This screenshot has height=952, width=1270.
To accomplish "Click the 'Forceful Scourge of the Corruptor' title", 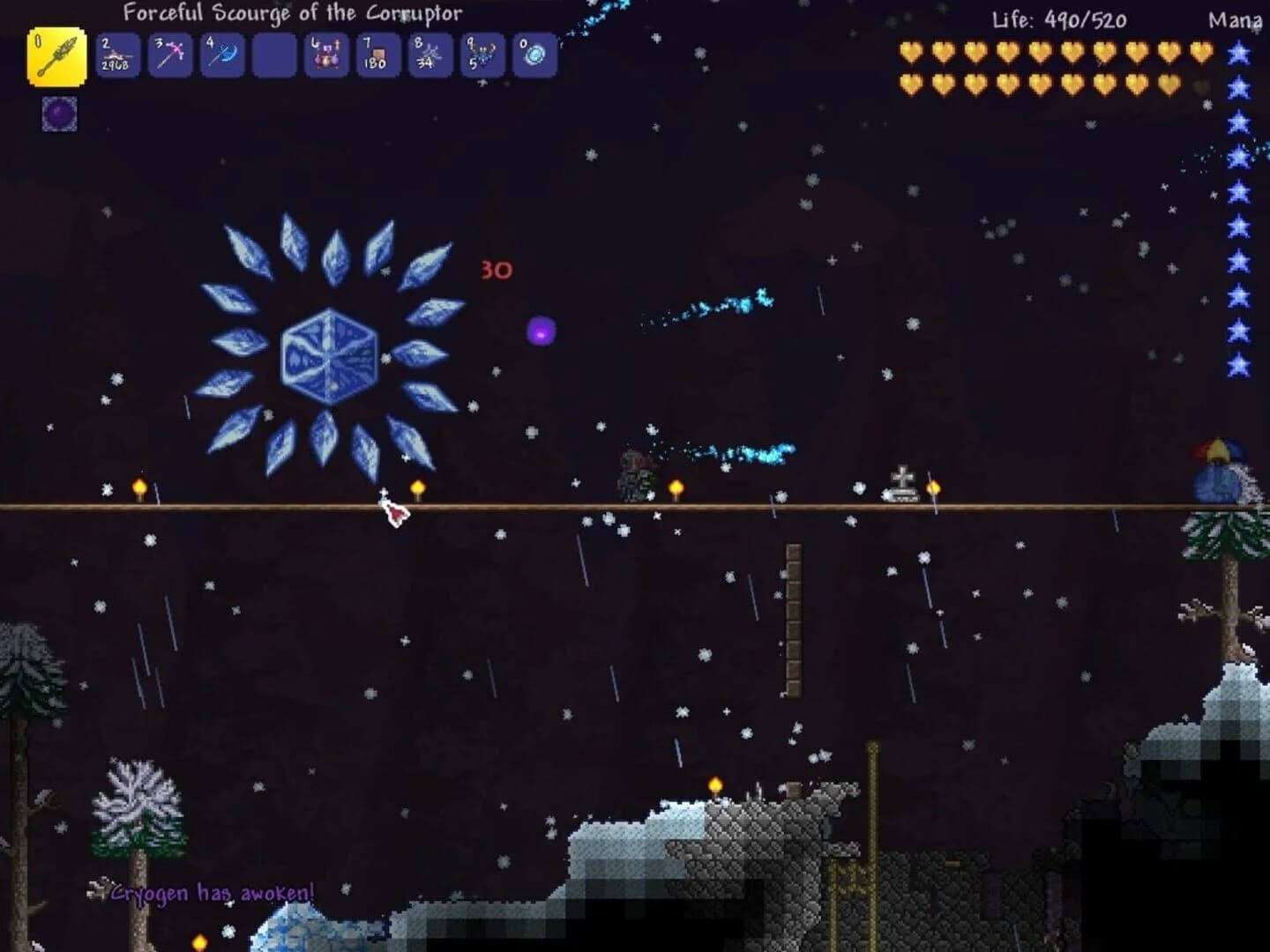I will coord(291,13).
